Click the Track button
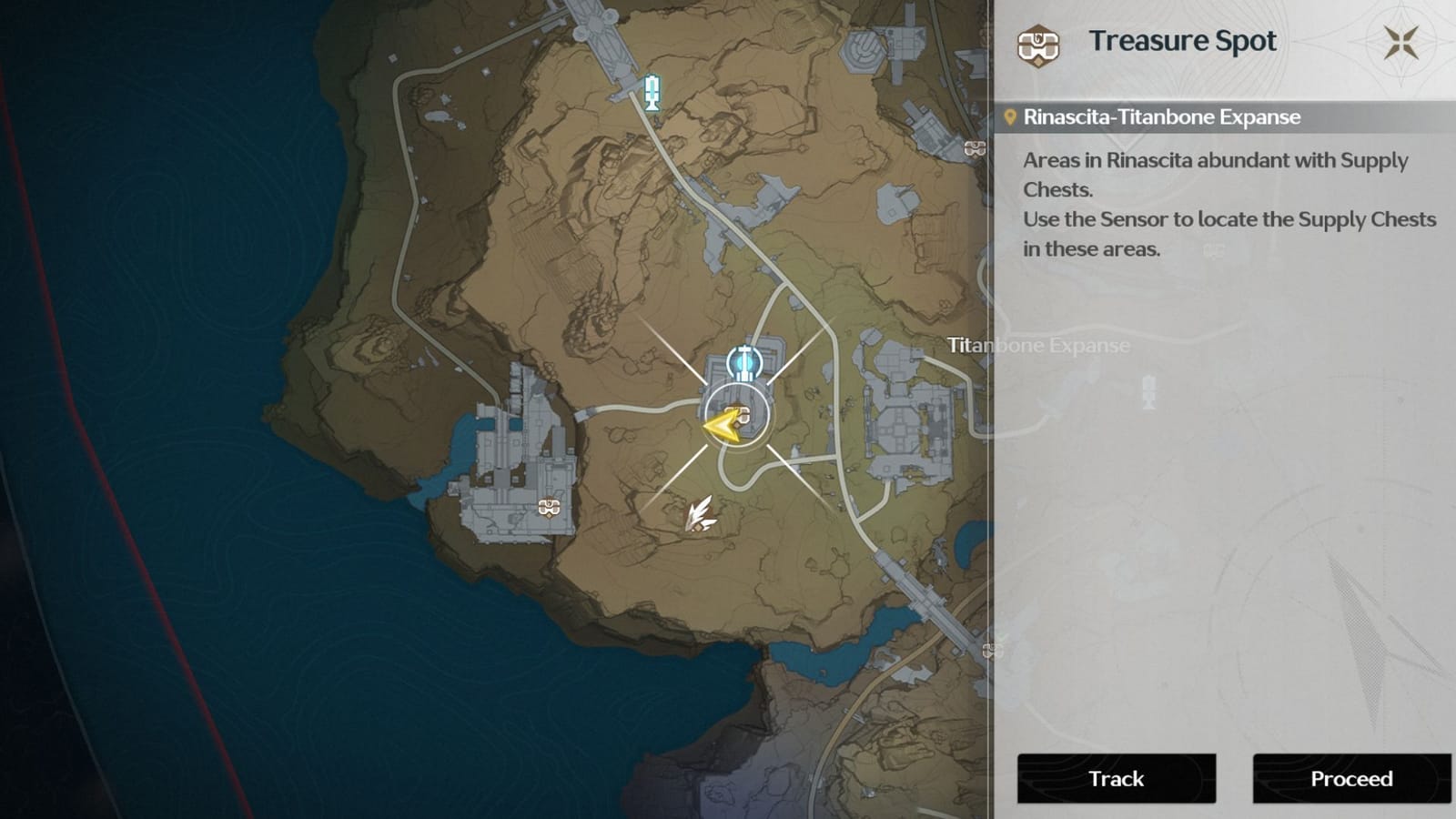The height and width of the screenshot is (819, 1456). click(x=1115, y=779)
